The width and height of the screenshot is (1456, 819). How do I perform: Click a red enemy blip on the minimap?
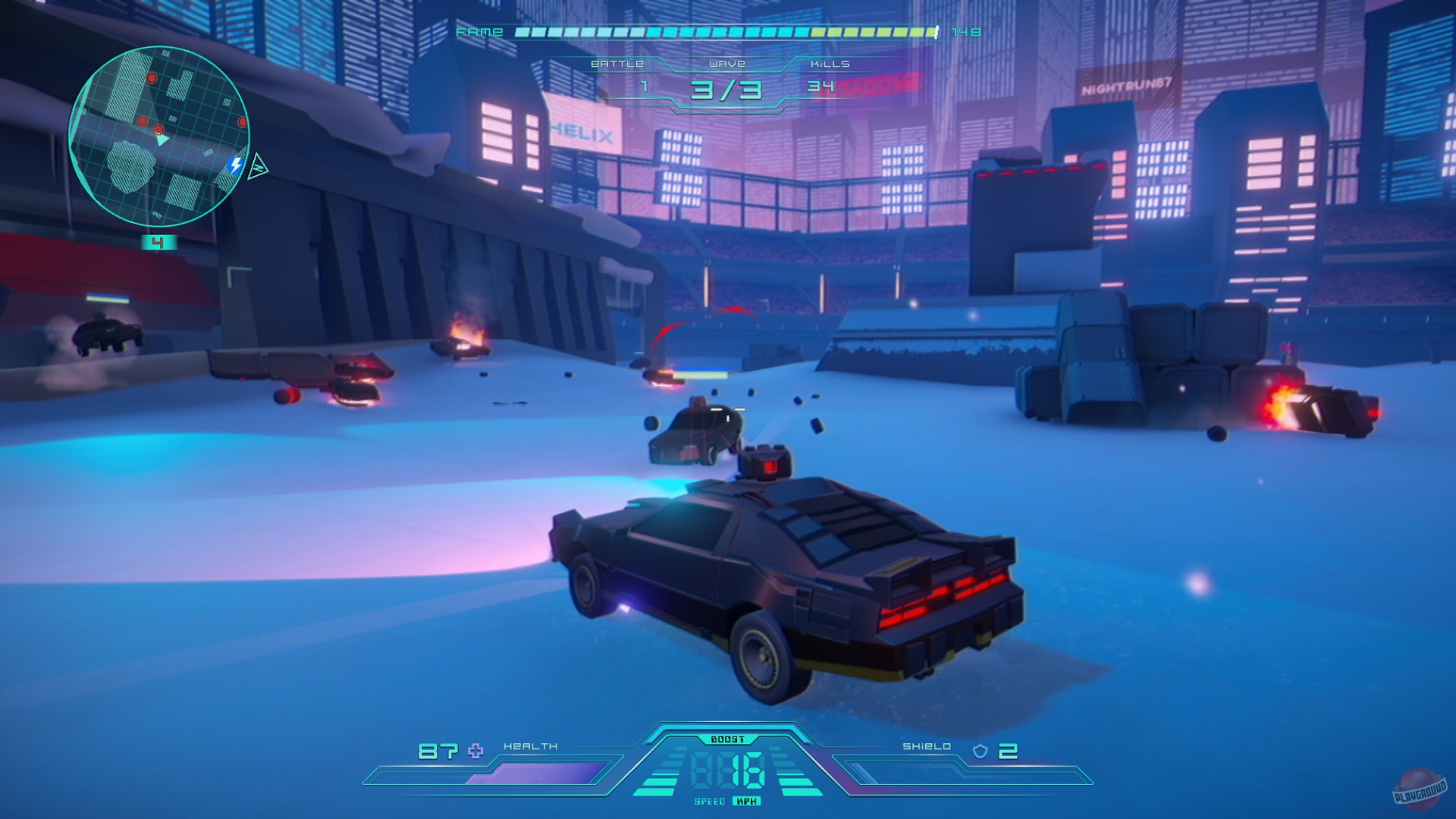(152, 77)
